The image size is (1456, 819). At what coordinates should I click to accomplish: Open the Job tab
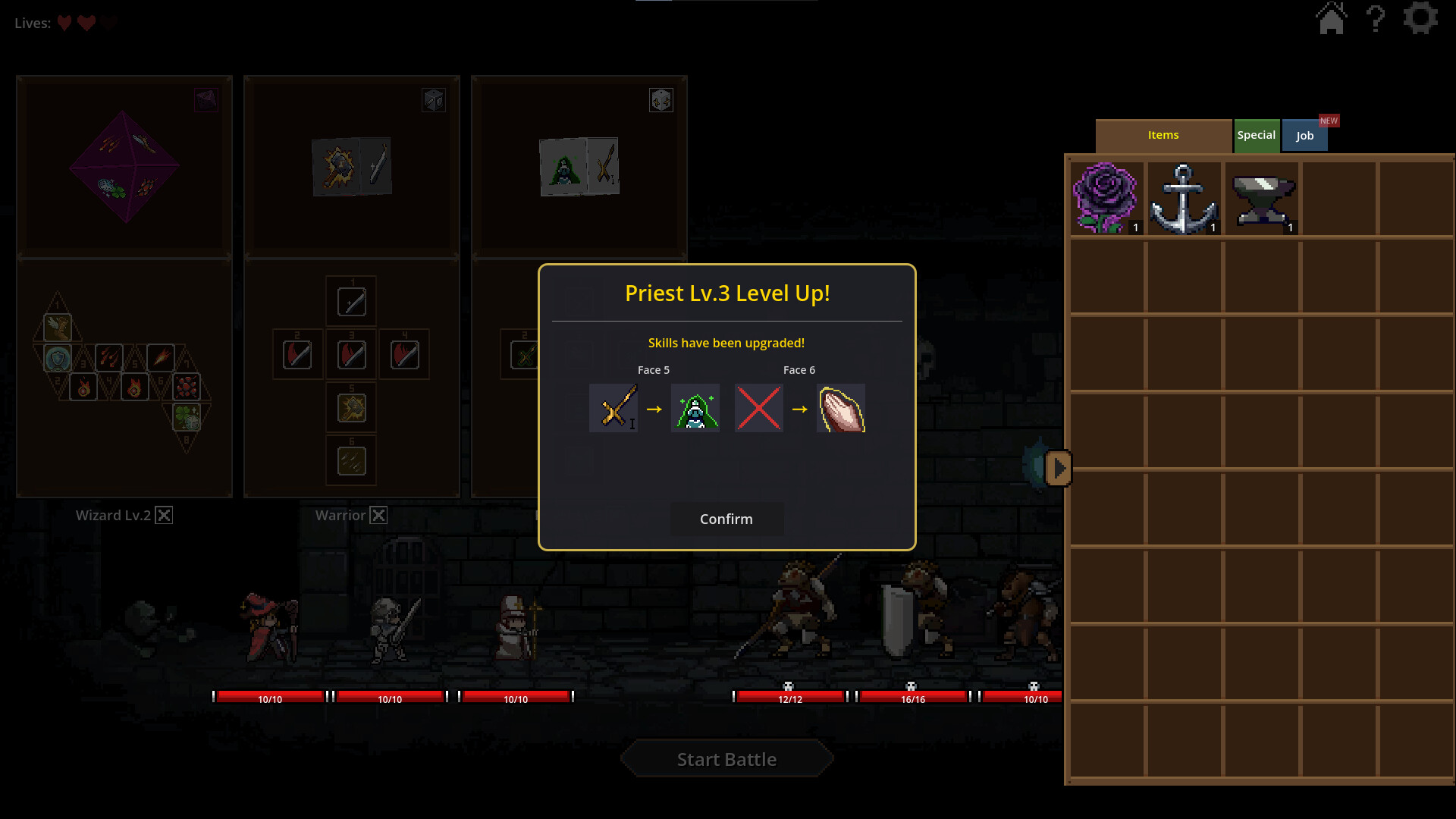[x=1304, y=136]
